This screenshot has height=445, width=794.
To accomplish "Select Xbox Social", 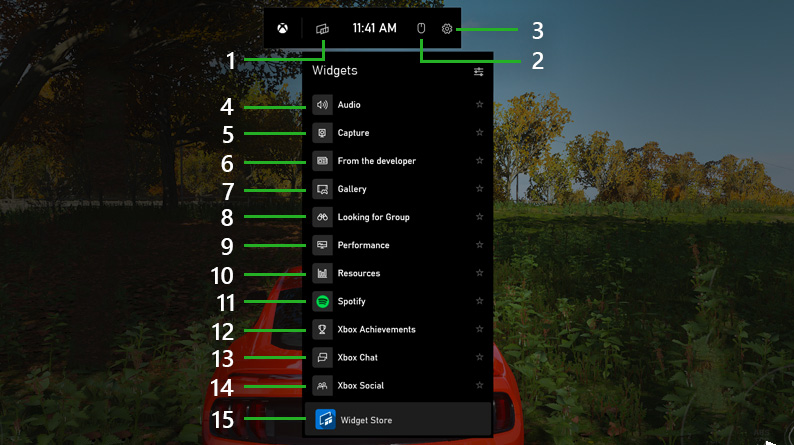I will click(360, 385).
